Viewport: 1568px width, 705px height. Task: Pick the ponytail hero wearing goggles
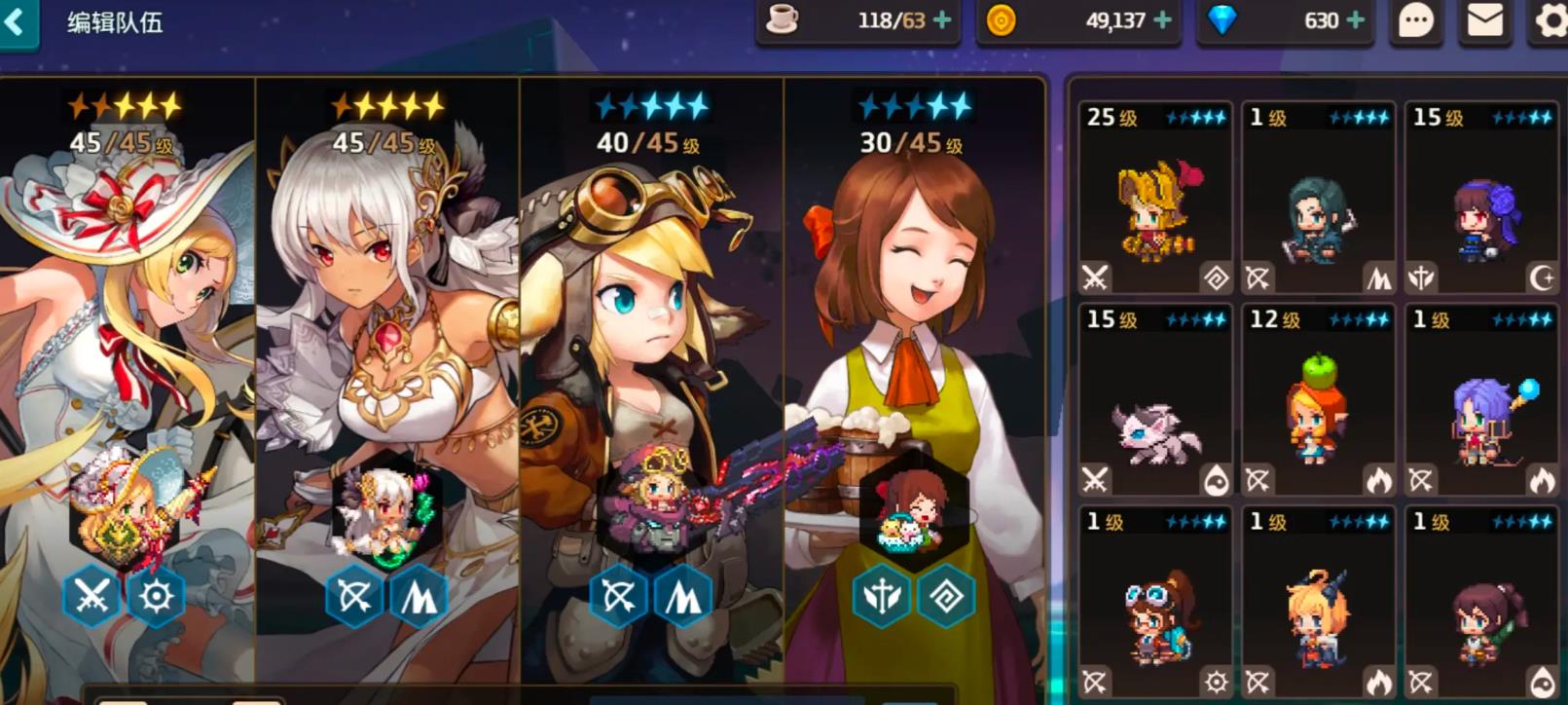[1155, 604]
